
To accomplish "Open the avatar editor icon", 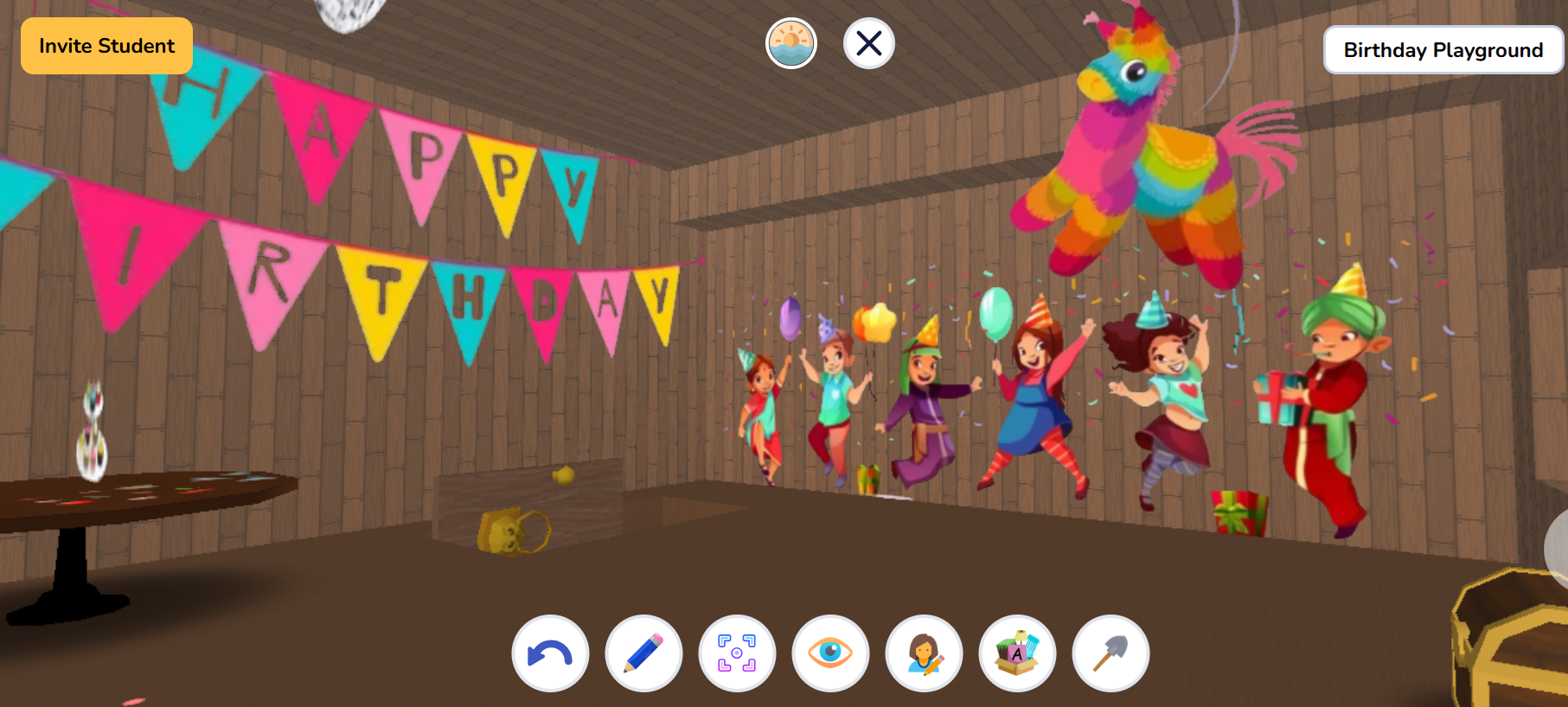I will [x=923, y=654].
